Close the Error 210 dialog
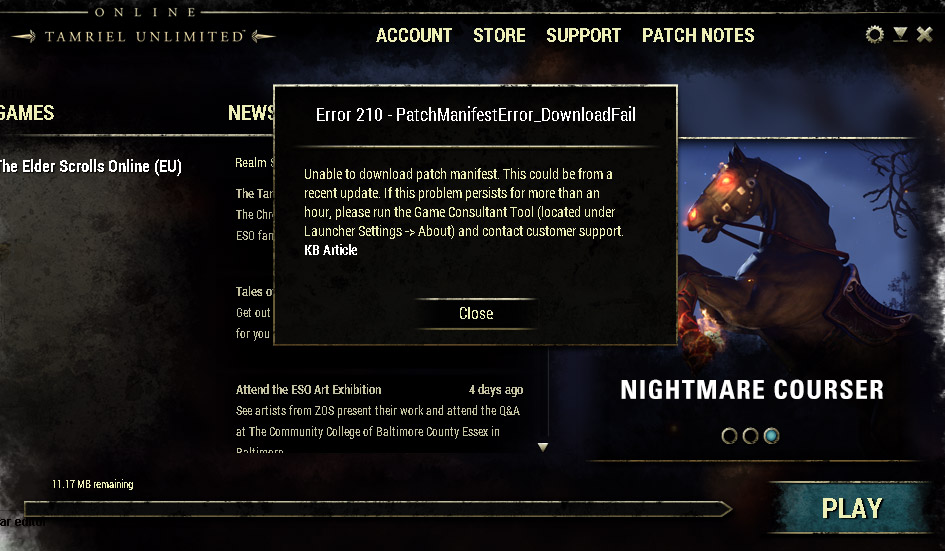 (x=476, y=313)
